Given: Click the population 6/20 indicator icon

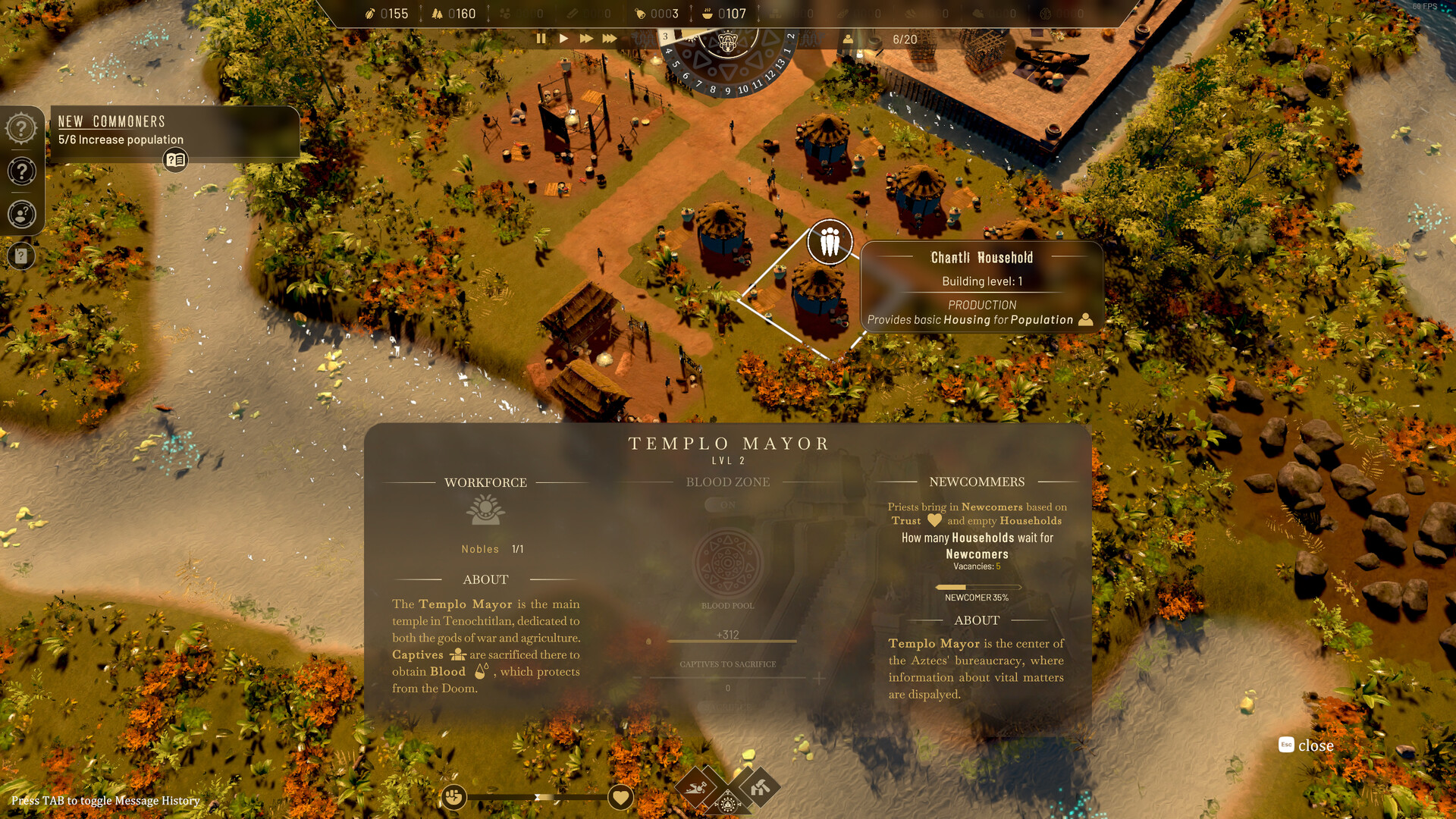Looking at the screenshot, I should tap(847, 39).
